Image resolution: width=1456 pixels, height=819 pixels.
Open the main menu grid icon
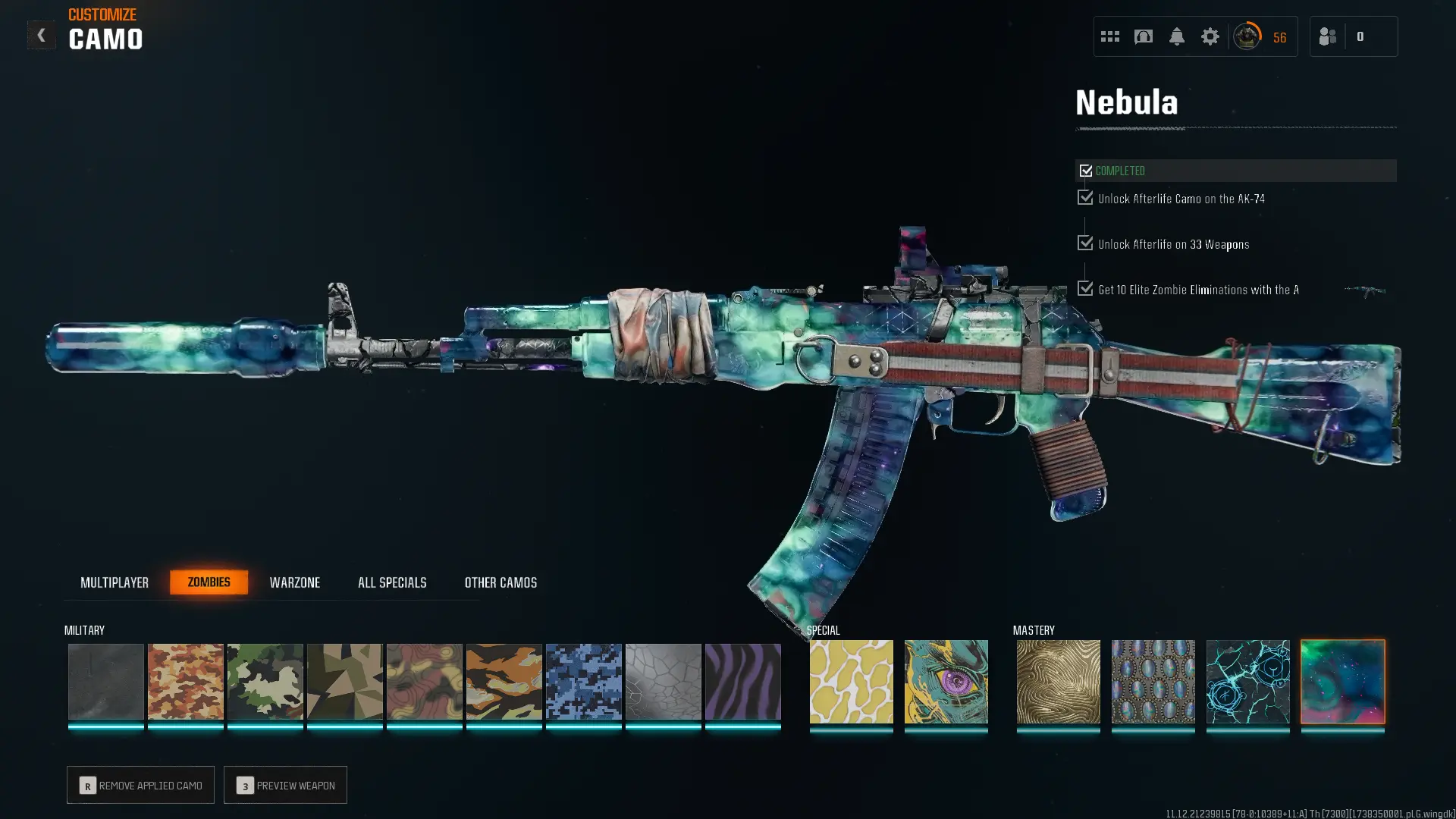click(x=1109, y=36)
